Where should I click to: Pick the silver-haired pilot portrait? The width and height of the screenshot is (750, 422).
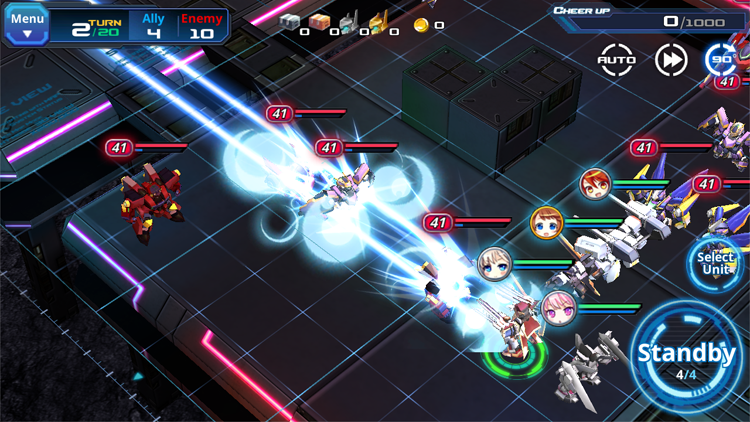(x=494, y=263)
